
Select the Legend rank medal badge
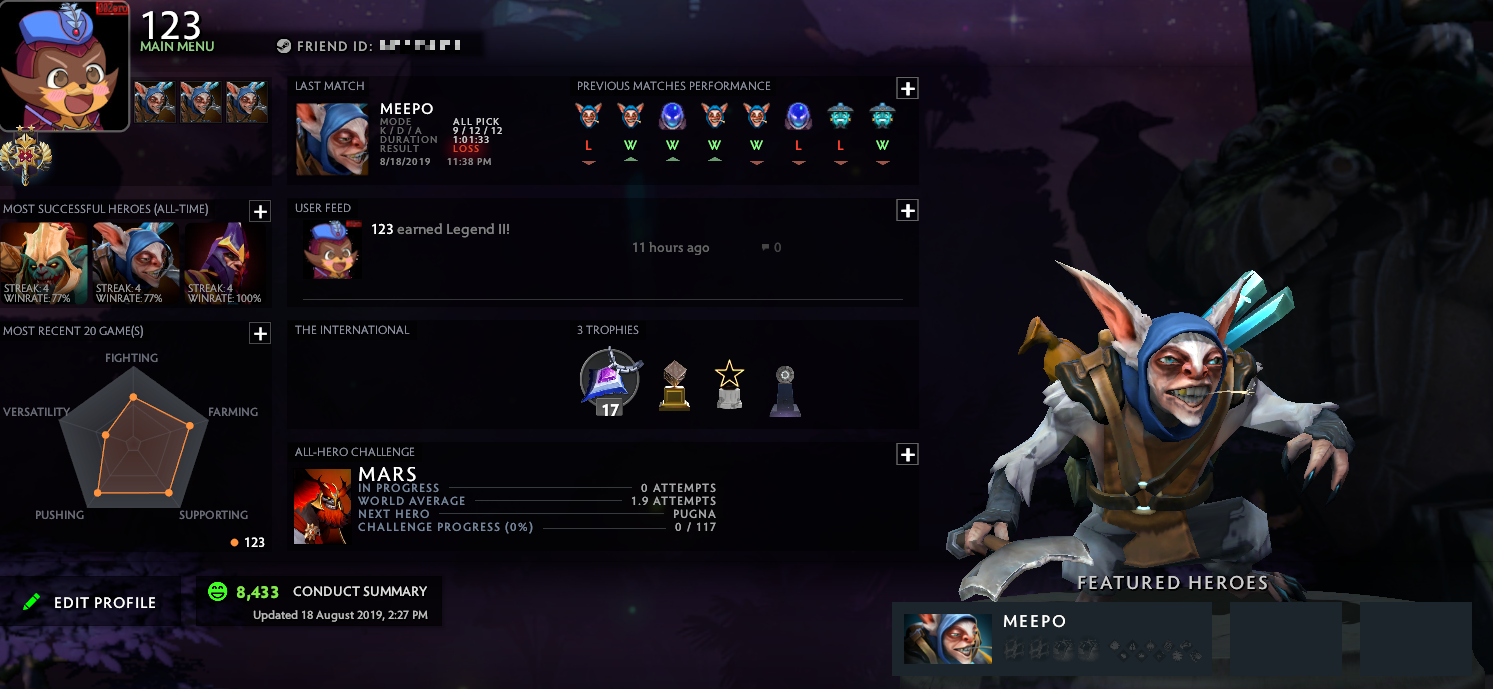21,159
